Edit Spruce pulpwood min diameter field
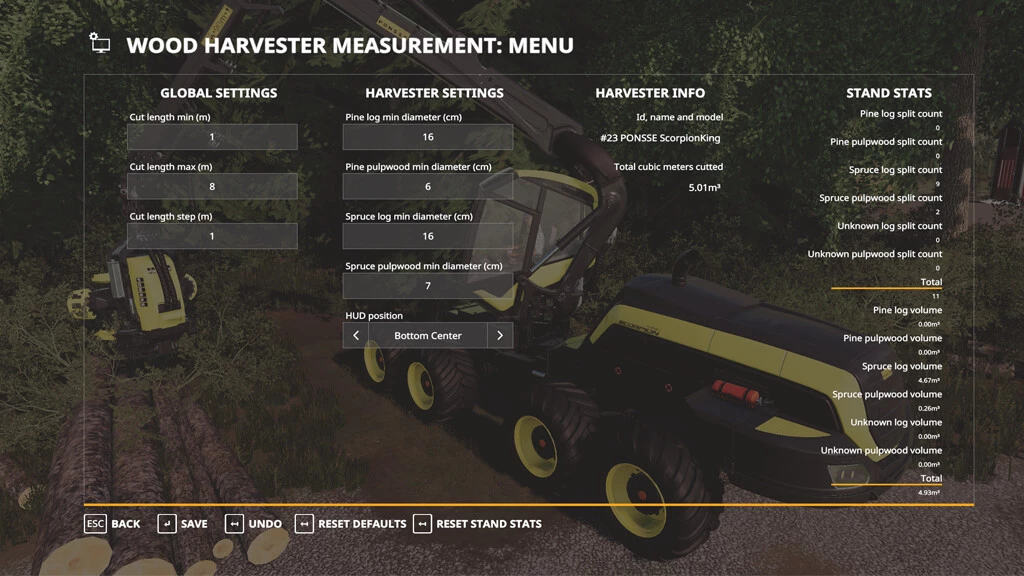Screen dimensions: 1024x576 click(x=428, y=286)
